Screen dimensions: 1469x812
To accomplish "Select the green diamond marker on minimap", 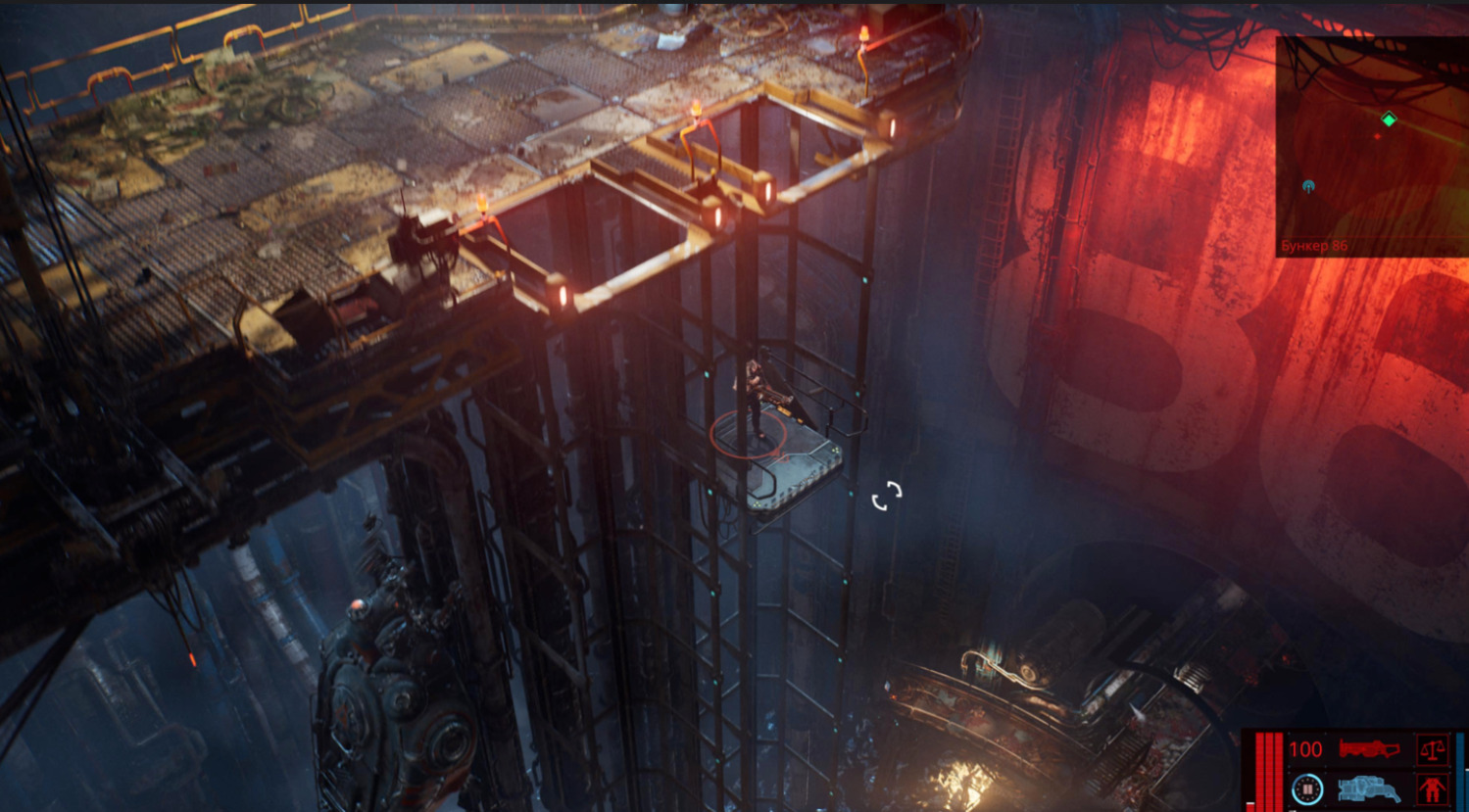I will 1389,119.
